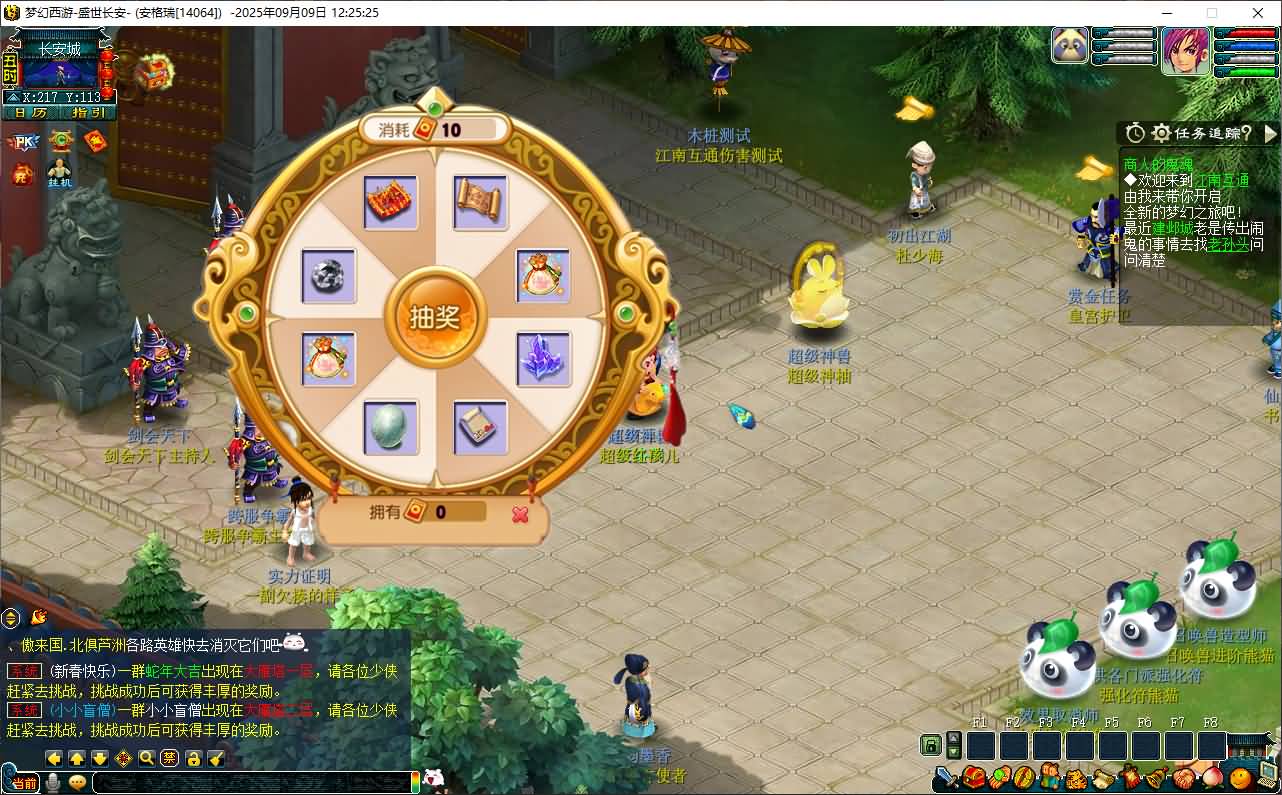Viewport: 1282px width, 795px height.
Task: Follow the 老孙头 quest link
Action: (x=1228, y=244)
